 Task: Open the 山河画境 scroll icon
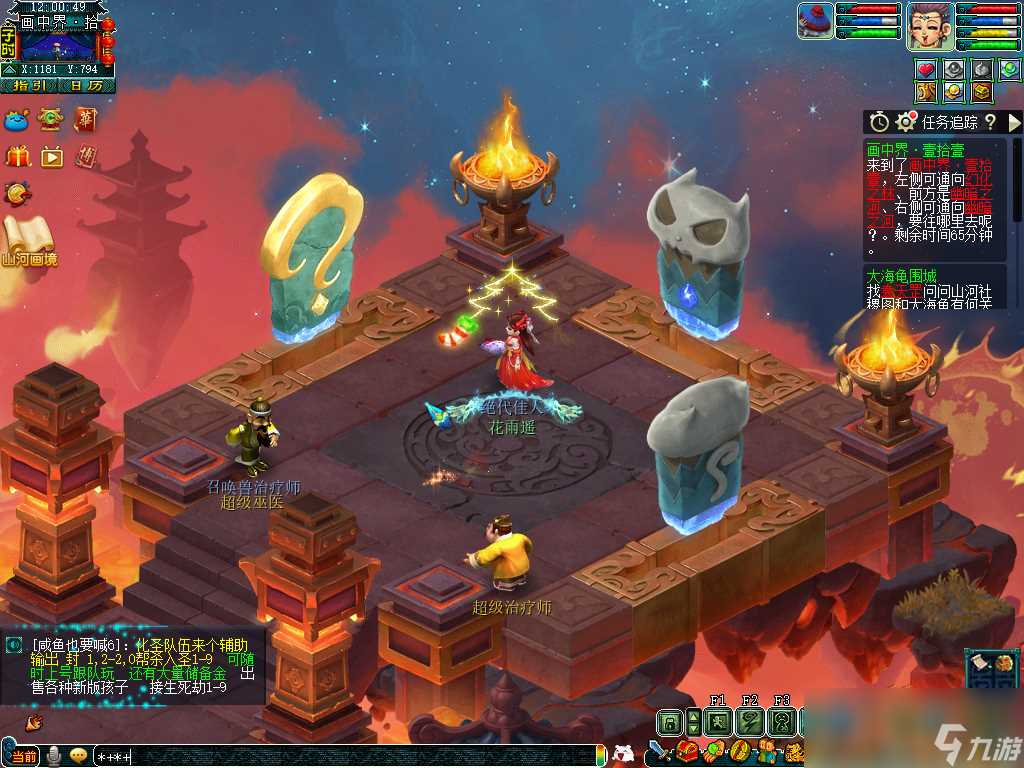[28, 240]
